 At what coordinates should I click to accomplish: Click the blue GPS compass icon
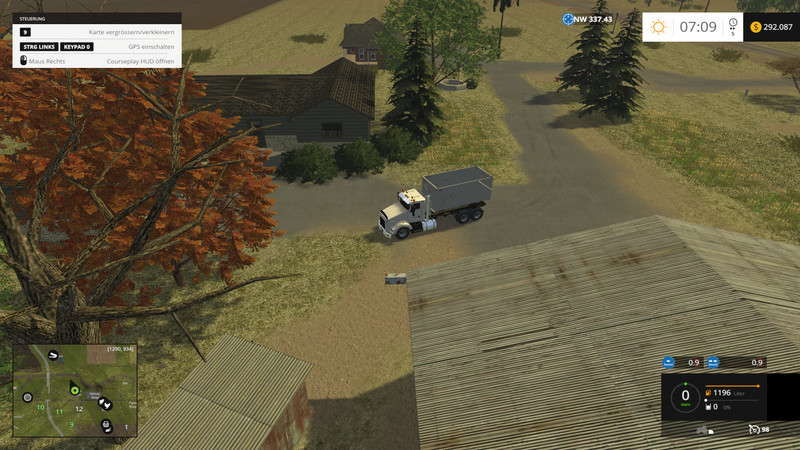(568, 19)
